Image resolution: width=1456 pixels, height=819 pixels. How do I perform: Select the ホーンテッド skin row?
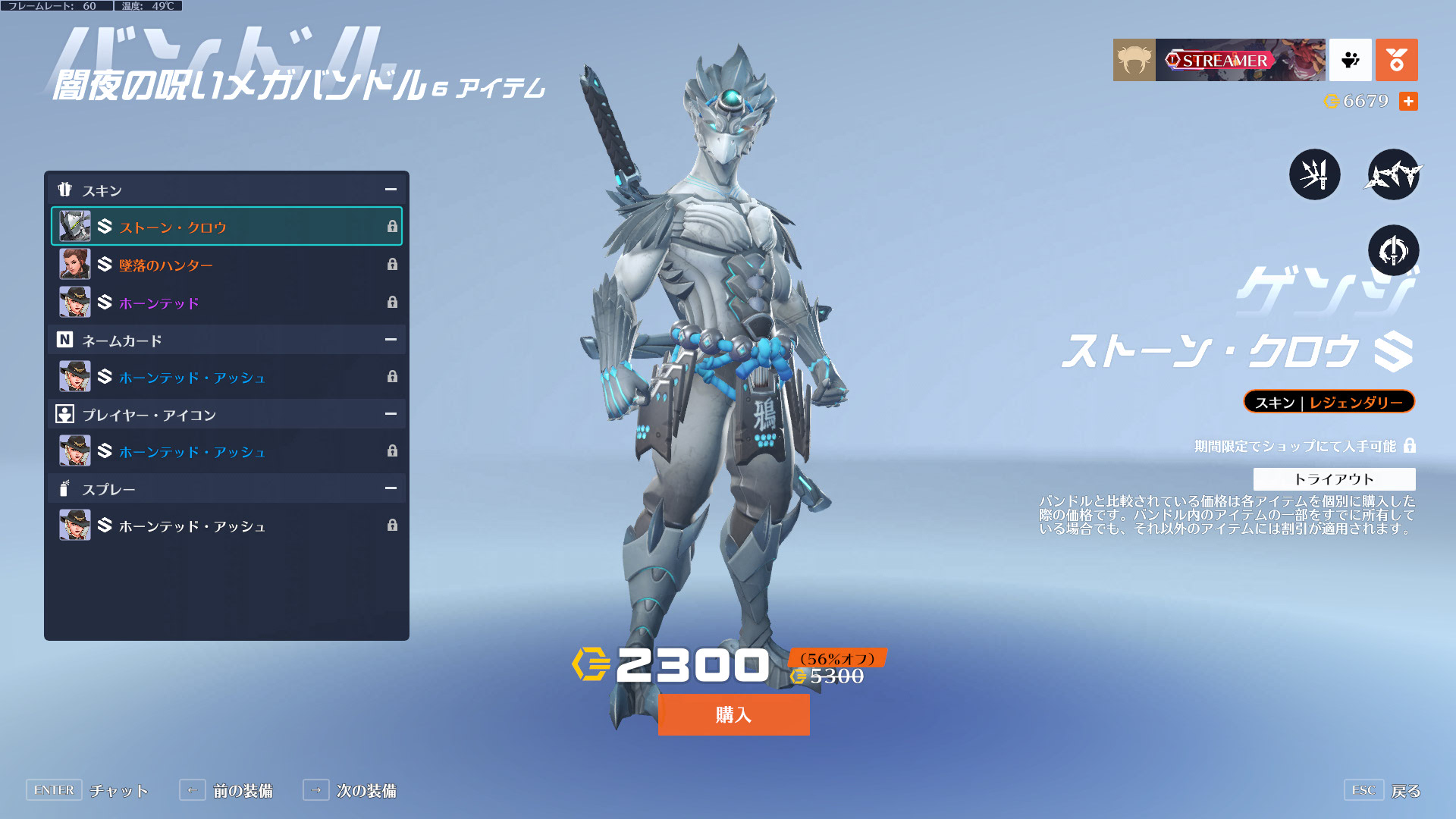tap(226, 303)
